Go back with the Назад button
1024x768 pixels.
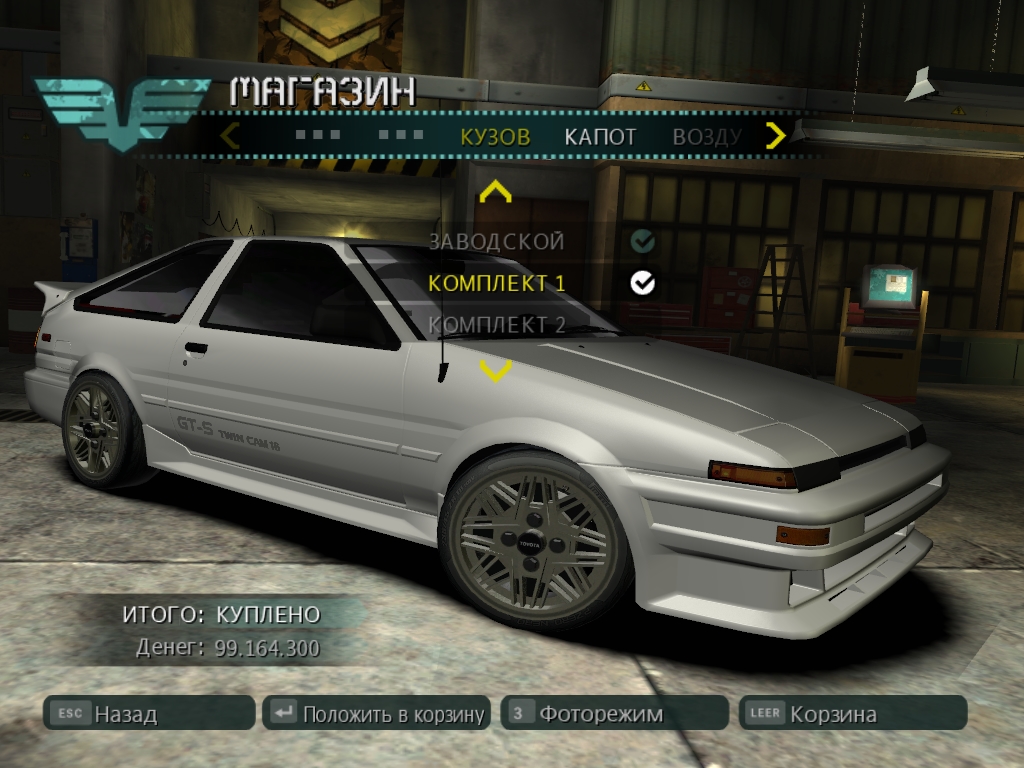coord(148,714)
